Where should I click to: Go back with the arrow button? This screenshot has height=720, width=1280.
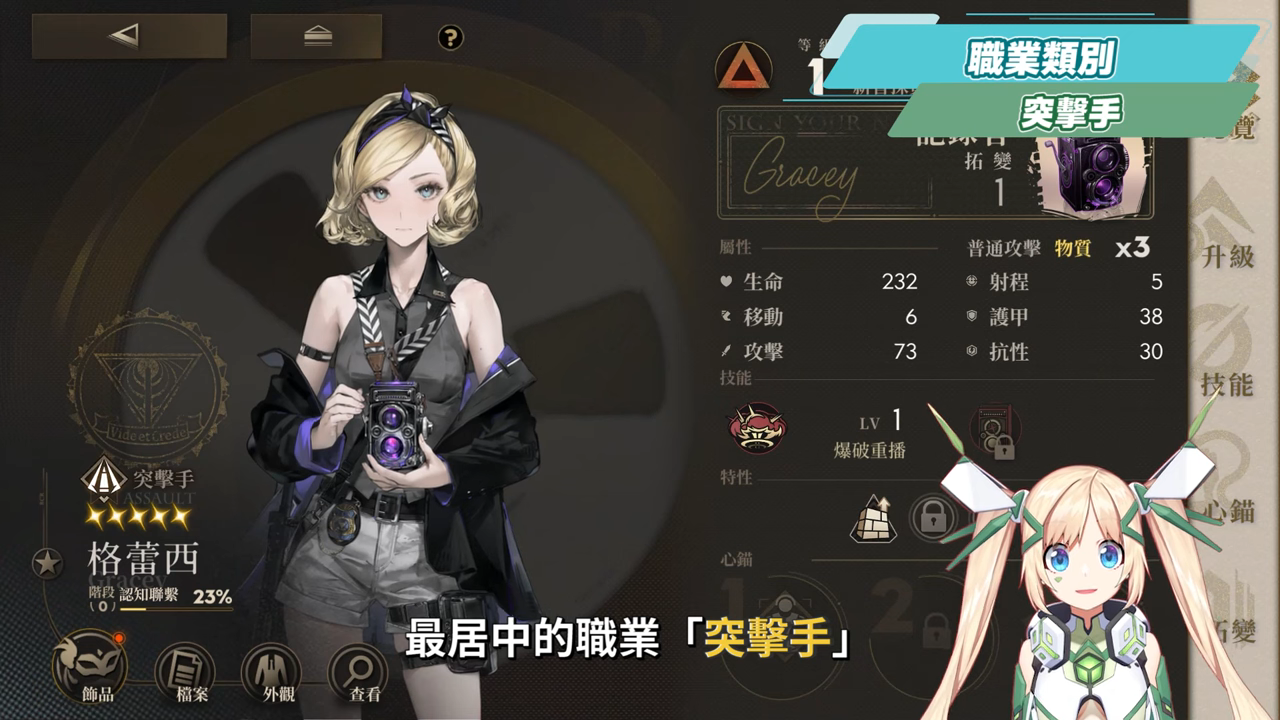pos(129,37)
